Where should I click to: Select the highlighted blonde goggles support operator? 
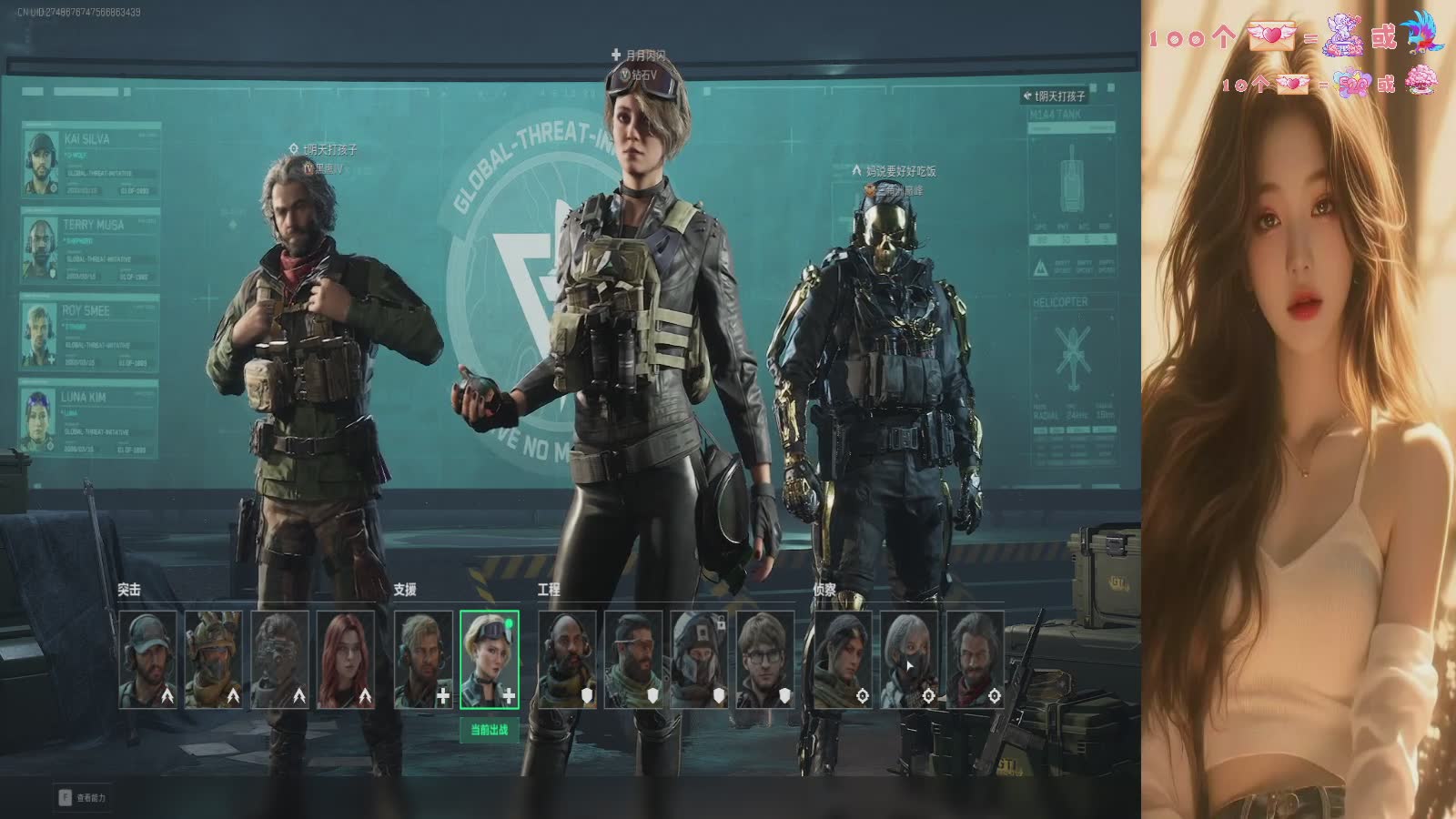[490, 660]
